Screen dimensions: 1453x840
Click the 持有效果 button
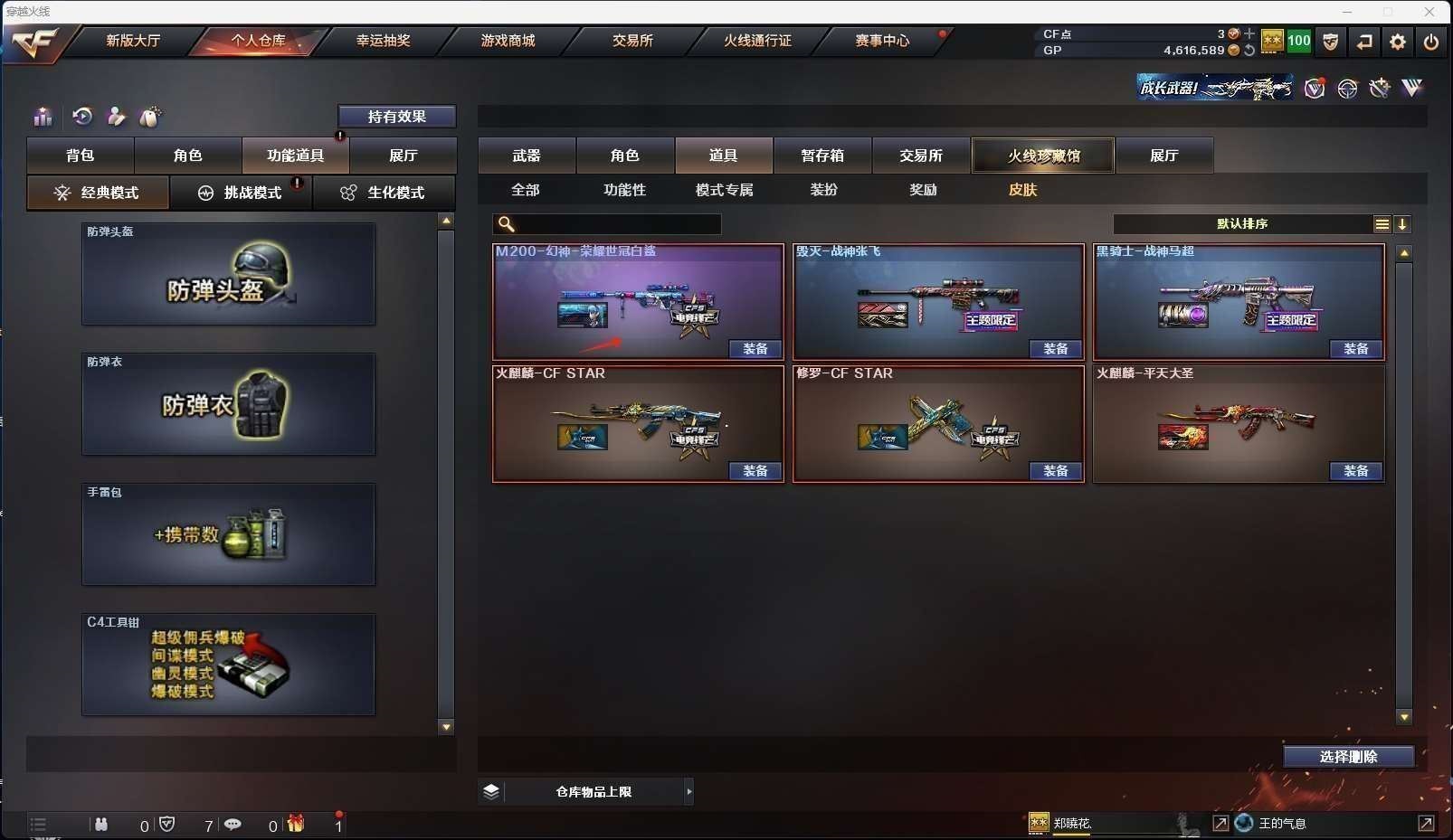point(396,117)
